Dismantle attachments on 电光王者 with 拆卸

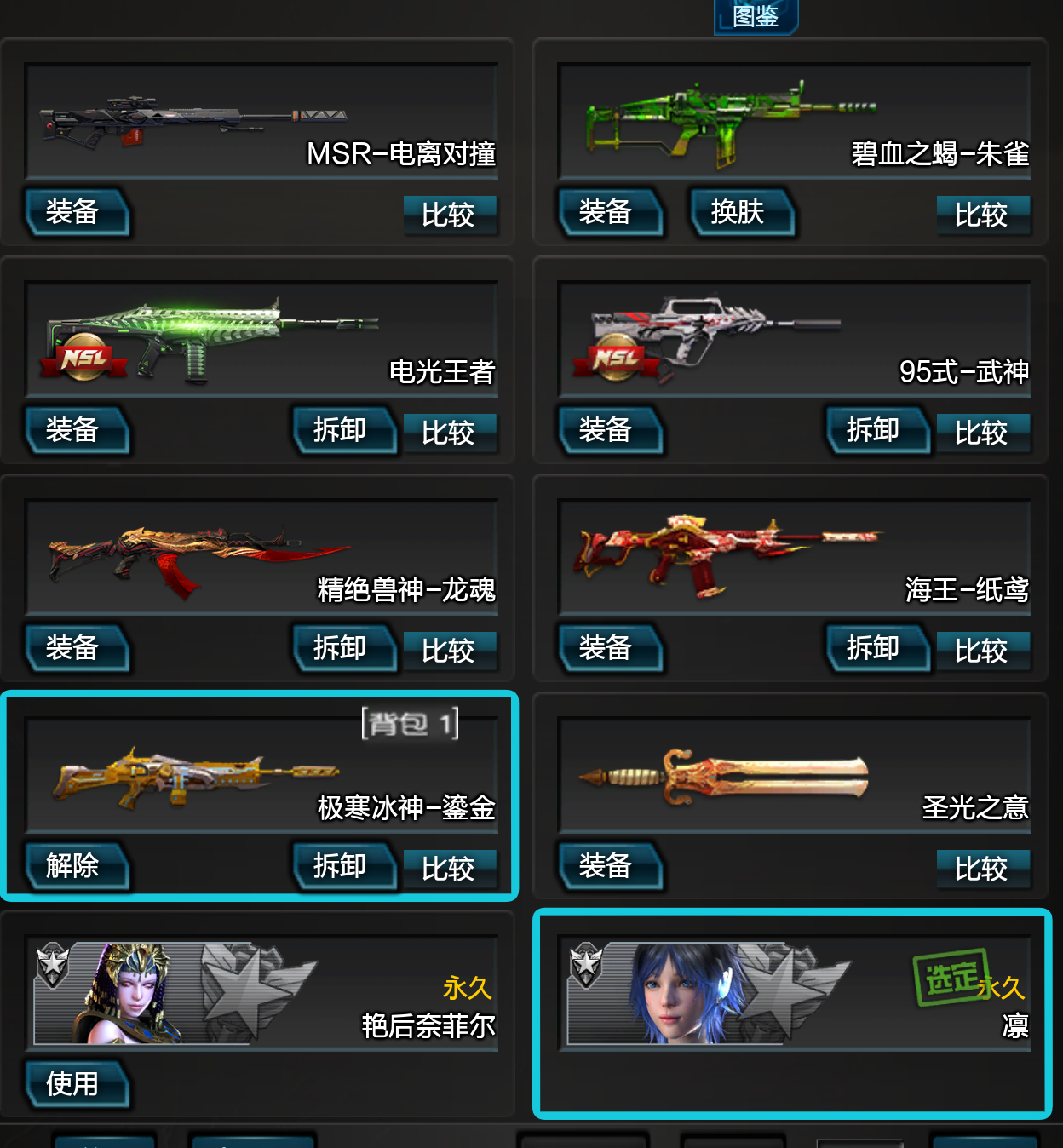click(342, 430)
